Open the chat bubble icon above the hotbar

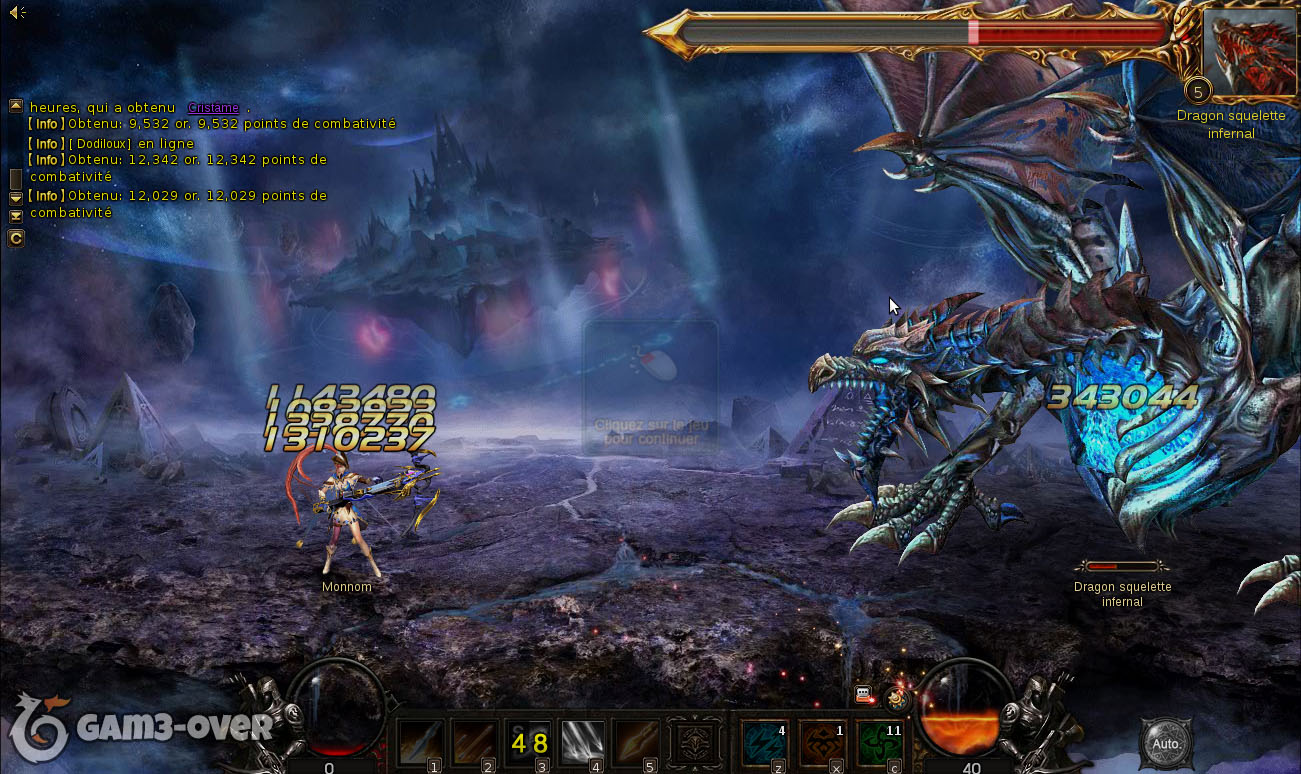point(864,695)
